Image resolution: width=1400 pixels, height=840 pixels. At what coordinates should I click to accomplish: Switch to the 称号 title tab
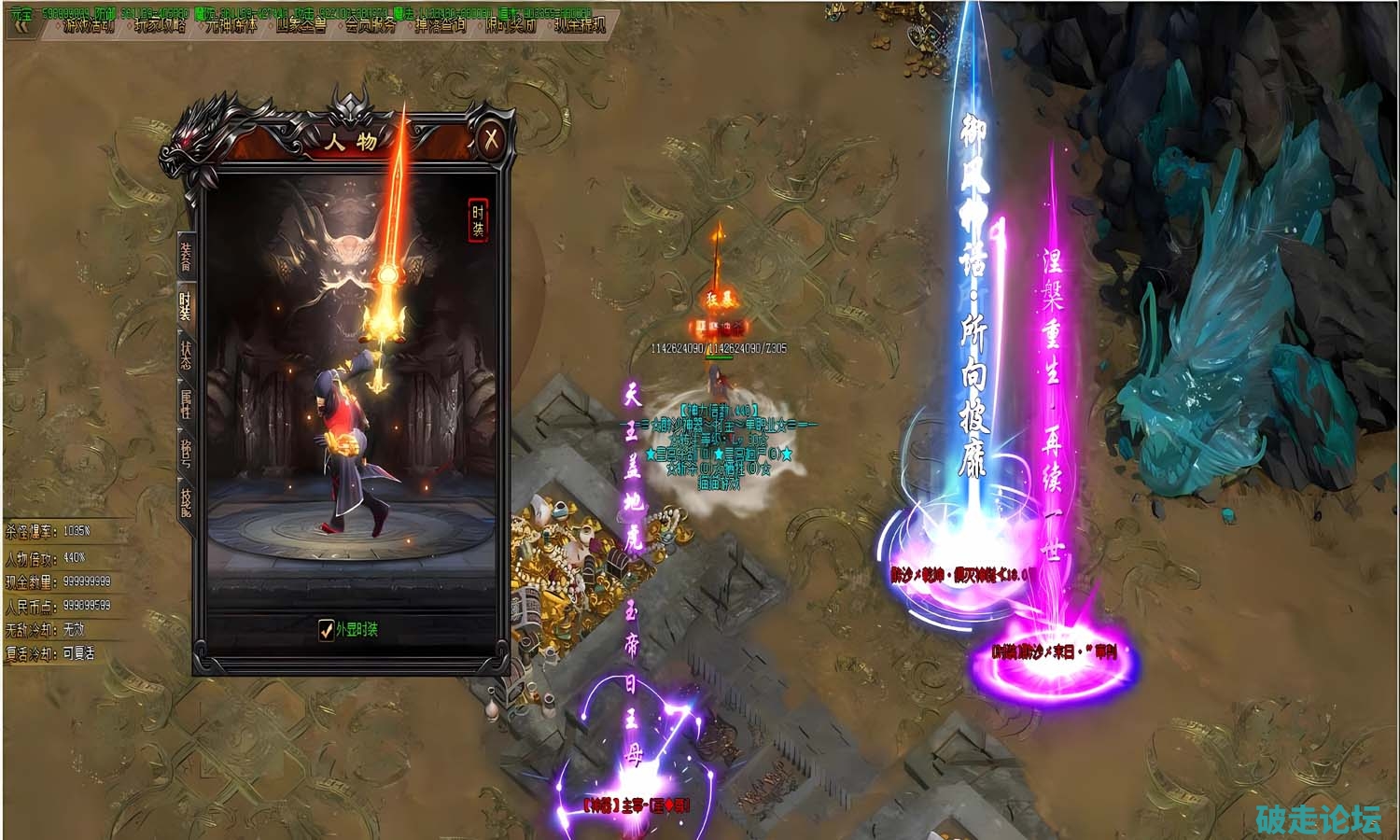tap(186, 453)
